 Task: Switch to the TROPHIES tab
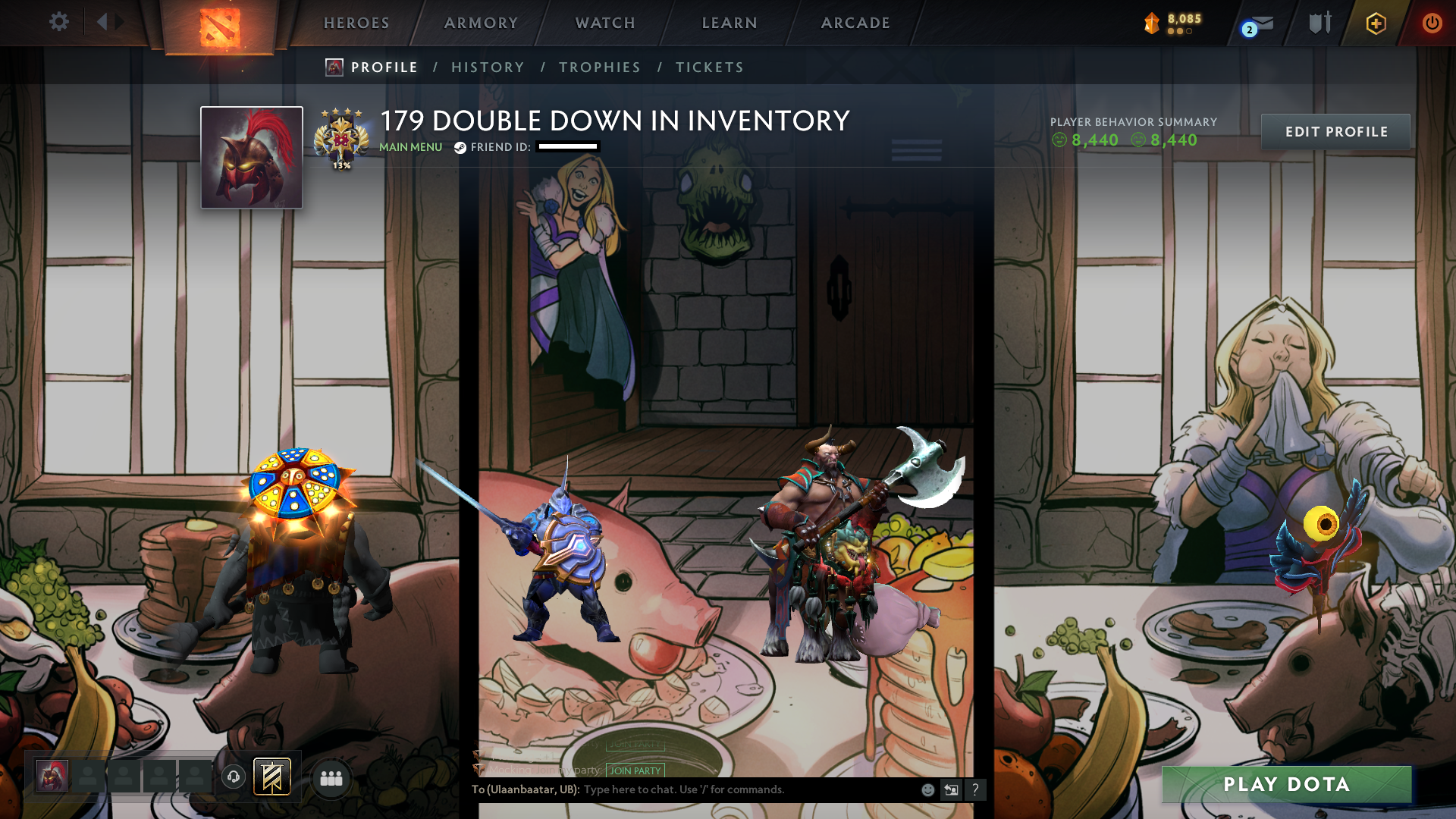click(599, 67)
